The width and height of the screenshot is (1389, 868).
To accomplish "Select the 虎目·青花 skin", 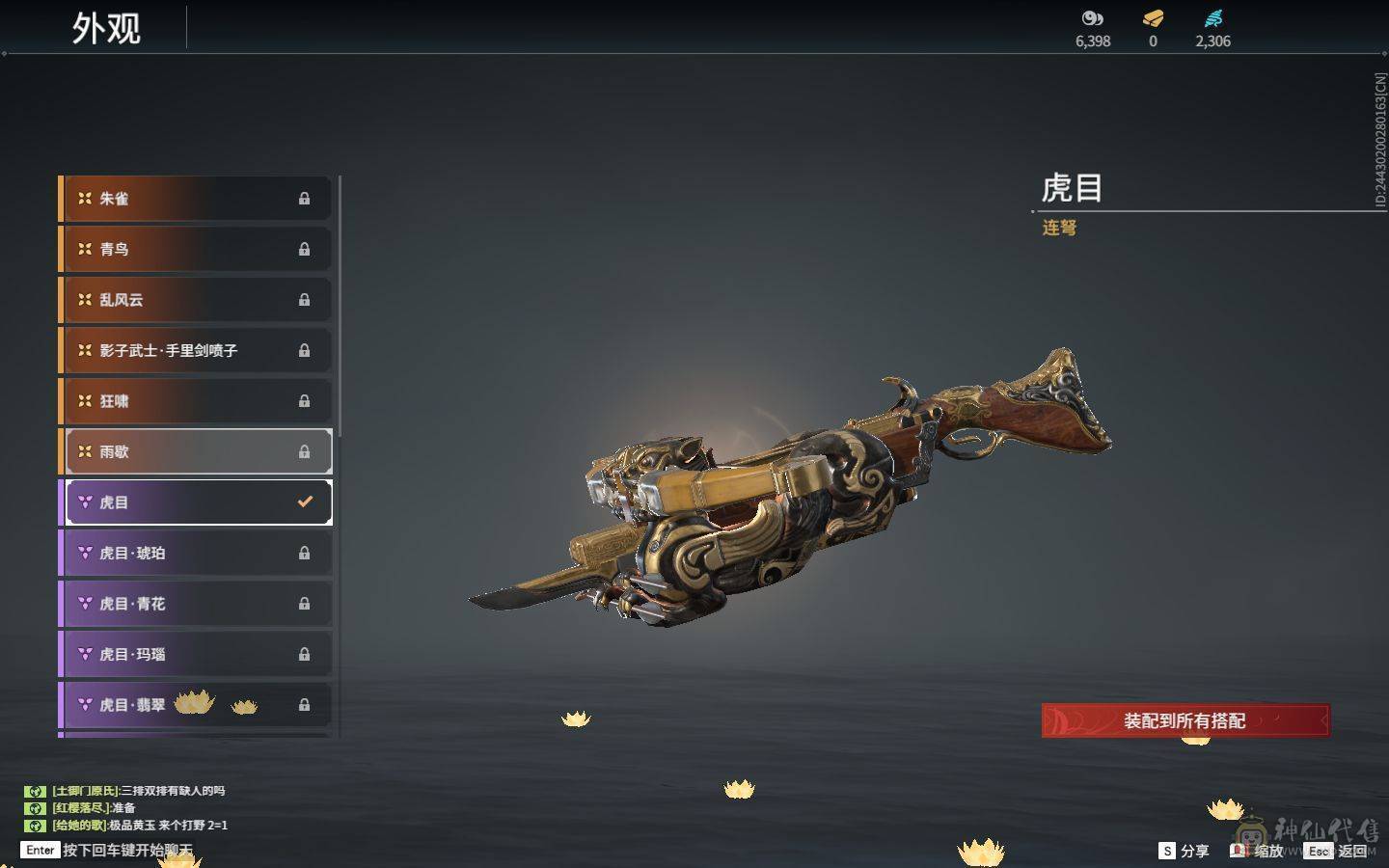I will [x=193, y=603].
